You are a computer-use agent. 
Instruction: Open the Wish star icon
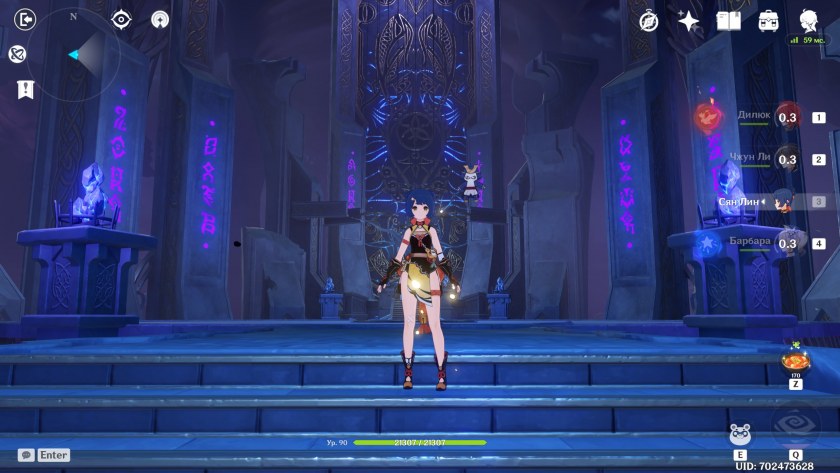point(688,20)
